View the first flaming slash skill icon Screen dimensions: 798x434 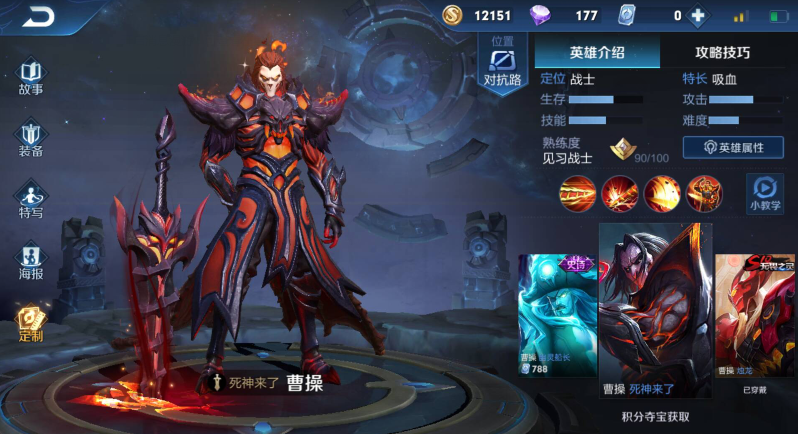577,191
